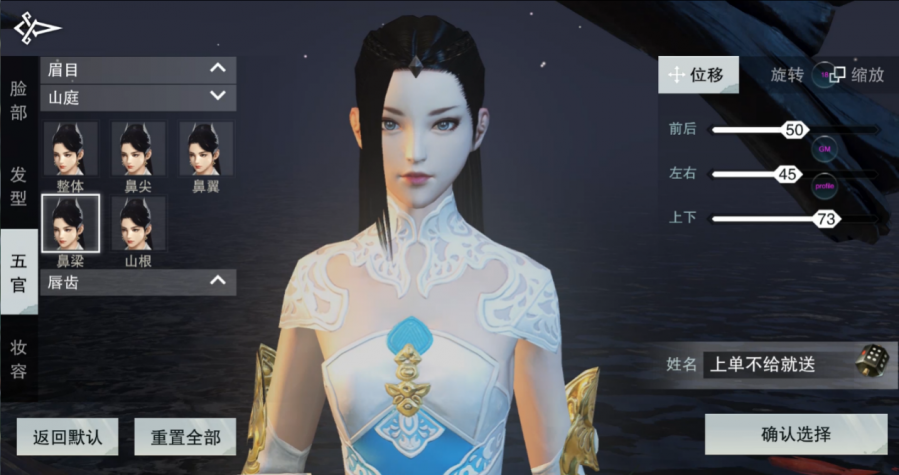Screen dimensions: 899x475
Task: Select the 五官 facial features tab
Action: point(18,272)
